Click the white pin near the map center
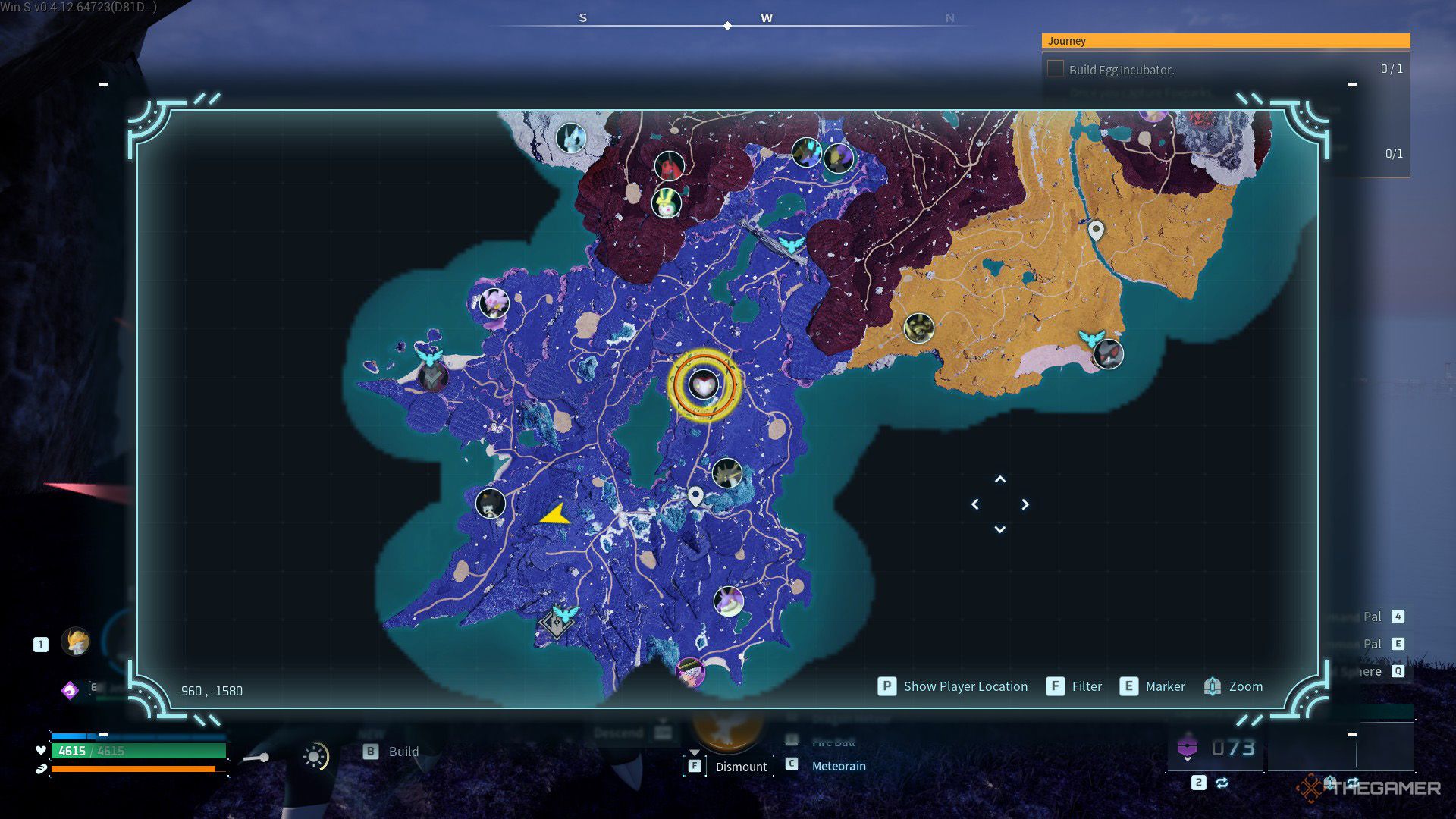Screen dimensions: 1456x819 [x=695, y=496]
